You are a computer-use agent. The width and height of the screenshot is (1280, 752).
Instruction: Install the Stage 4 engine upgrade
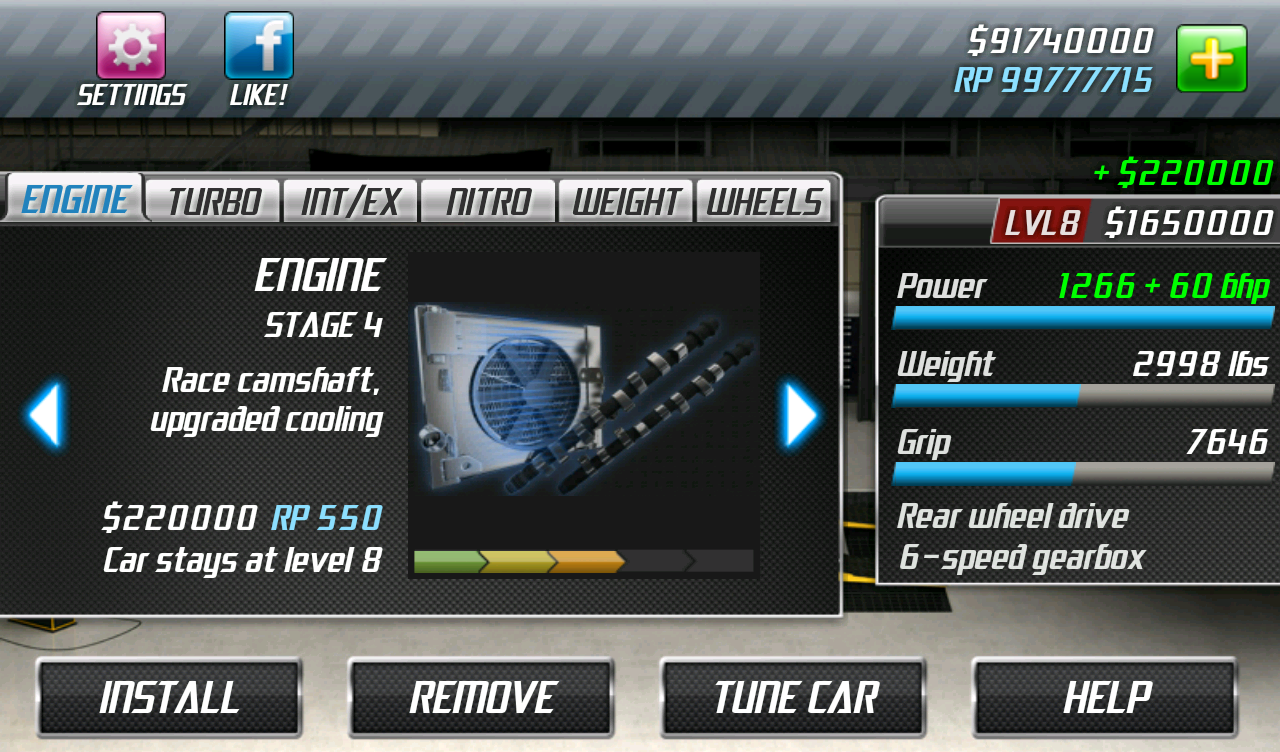coord(168,696)
